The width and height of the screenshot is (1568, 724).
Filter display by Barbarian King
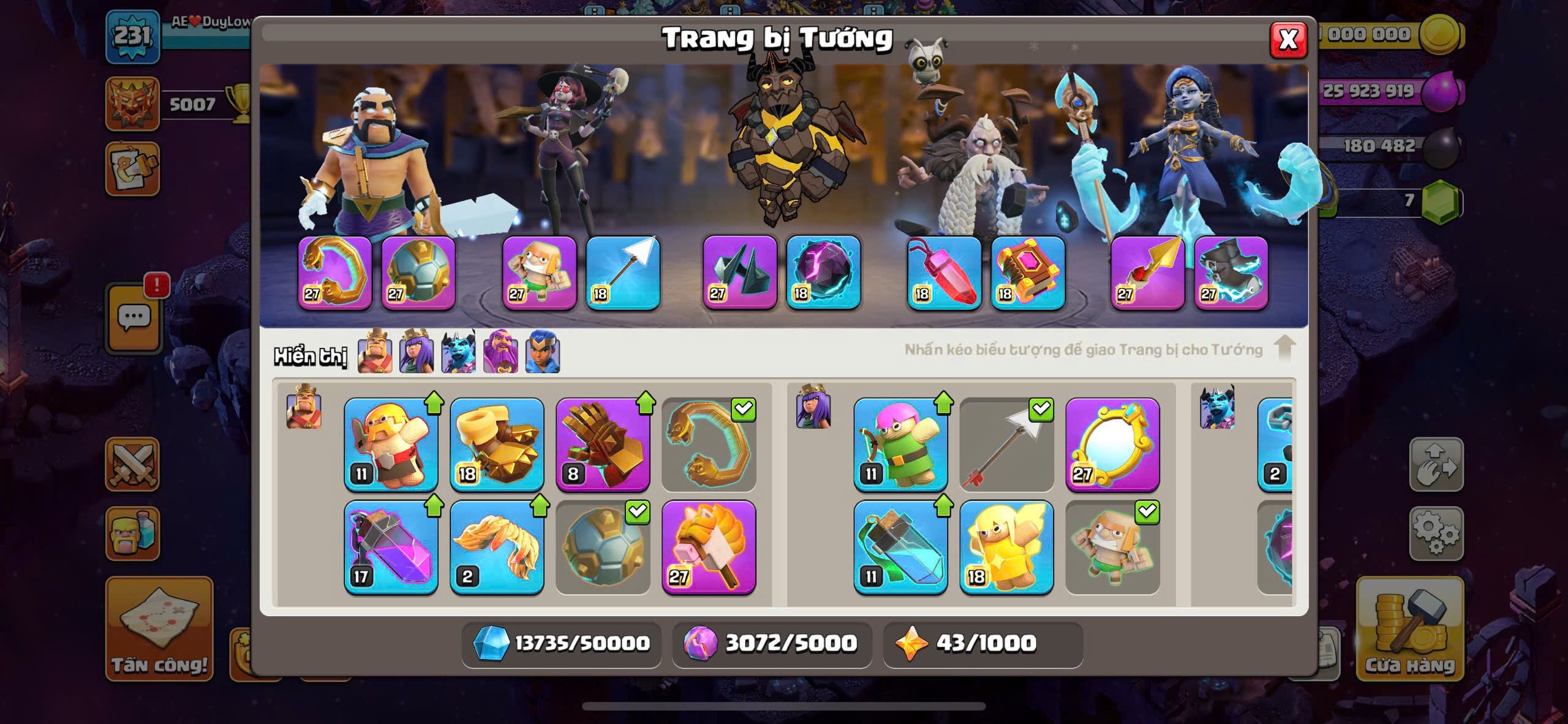375,352
